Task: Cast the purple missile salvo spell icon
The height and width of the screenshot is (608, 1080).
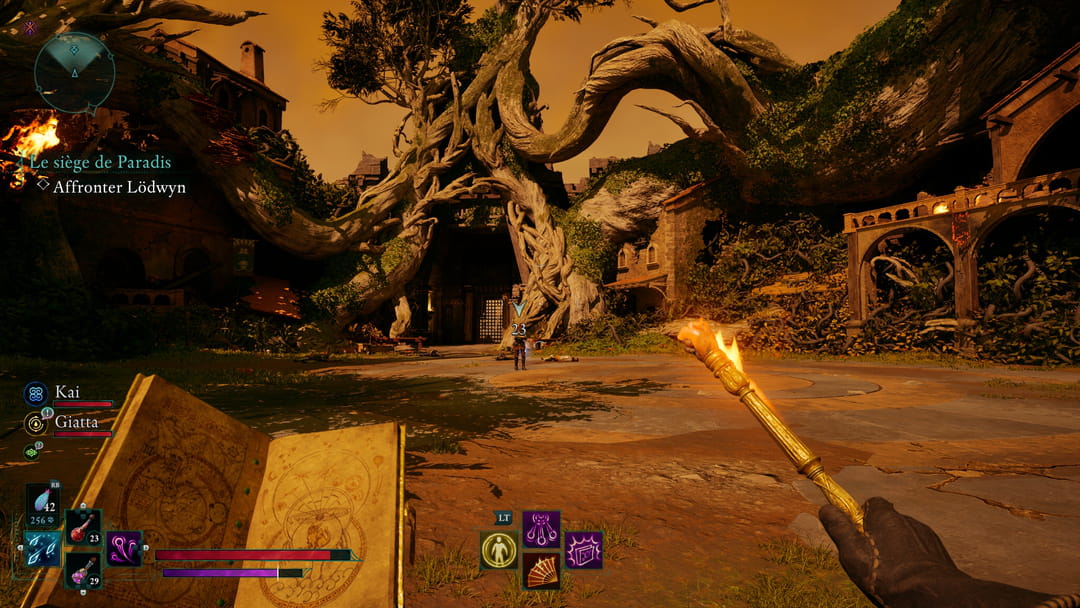Action: tap(541, 529)
